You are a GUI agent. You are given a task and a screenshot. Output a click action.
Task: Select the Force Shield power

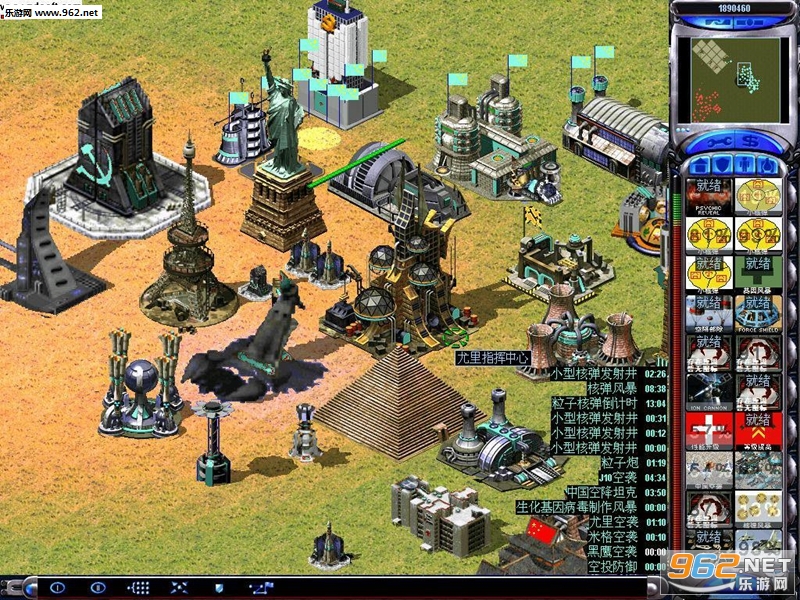point(759,312)
